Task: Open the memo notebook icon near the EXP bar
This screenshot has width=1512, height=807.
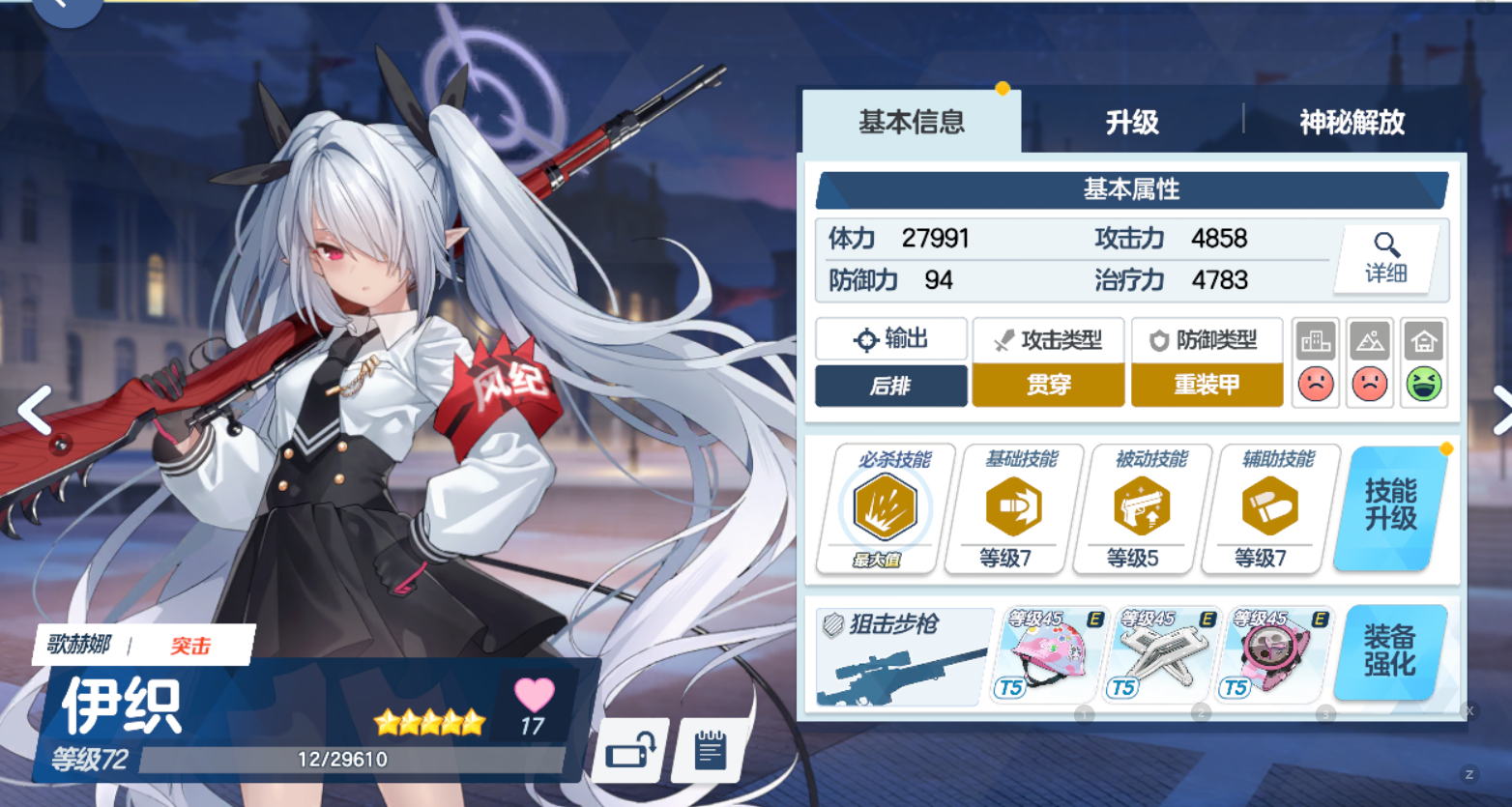Action: pos(711,750)
